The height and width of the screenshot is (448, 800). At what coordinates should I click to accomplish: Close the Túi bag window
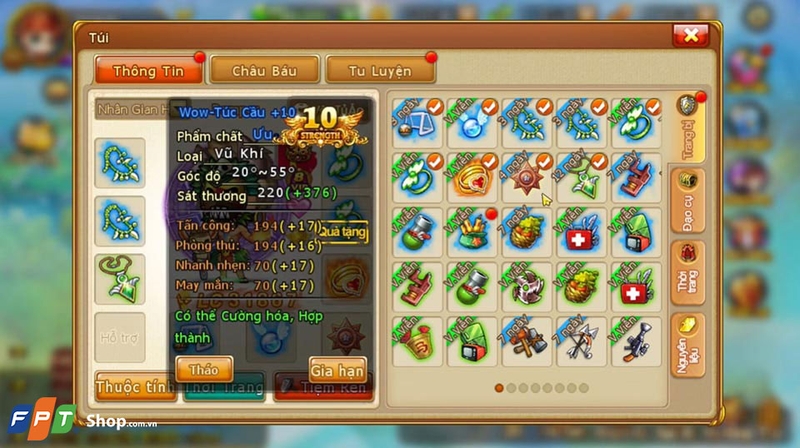[690, 36]
